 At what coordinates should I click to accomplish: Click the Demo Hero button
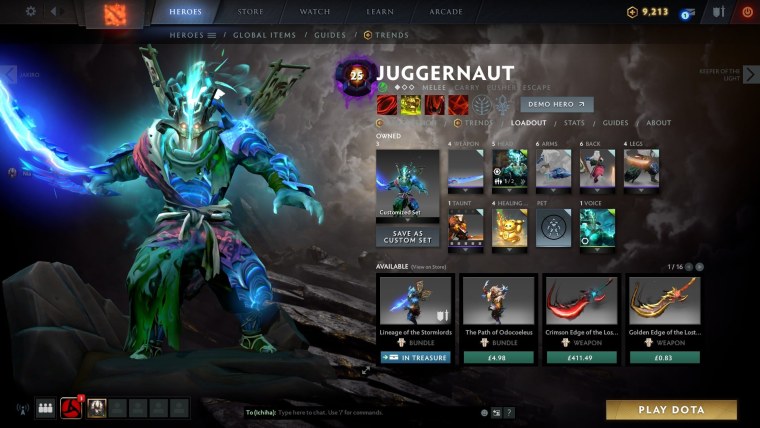coord(557,104)
